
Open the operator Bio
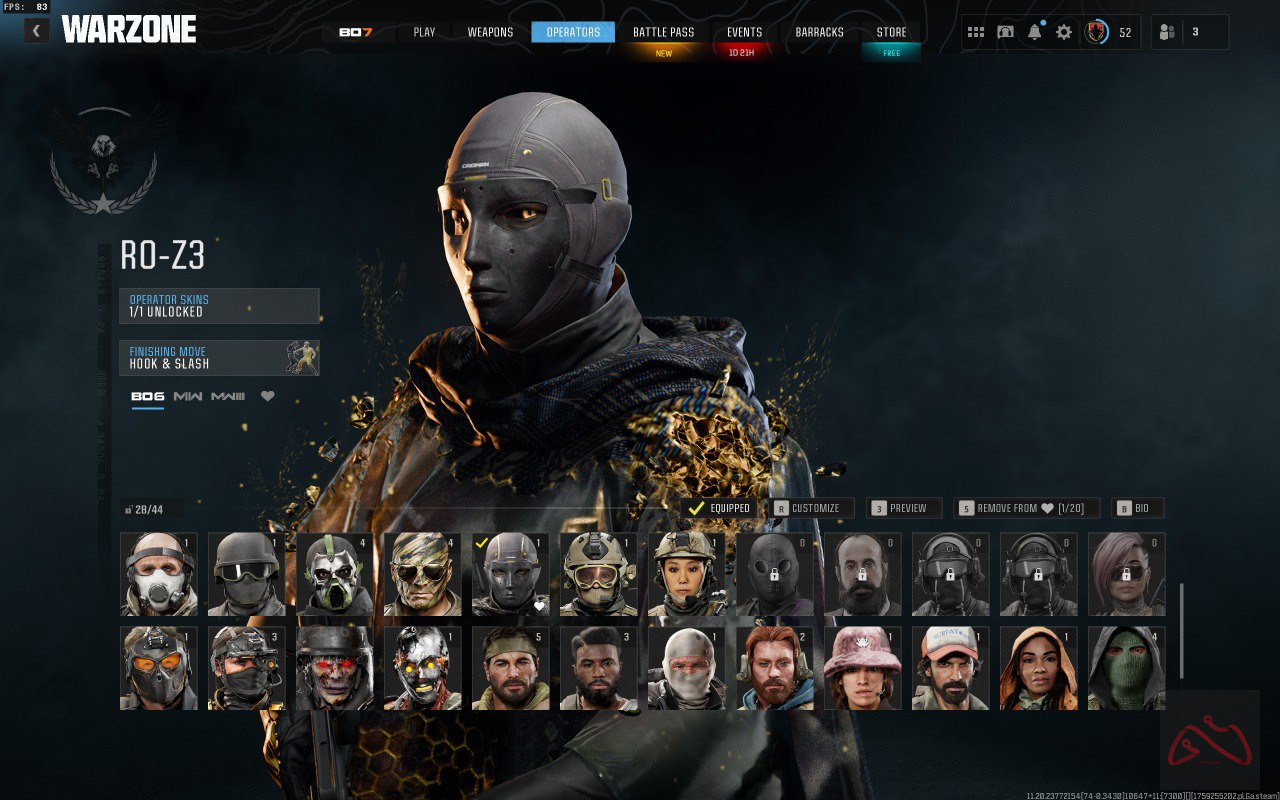pyautogui.click(x=1137, y=508)
